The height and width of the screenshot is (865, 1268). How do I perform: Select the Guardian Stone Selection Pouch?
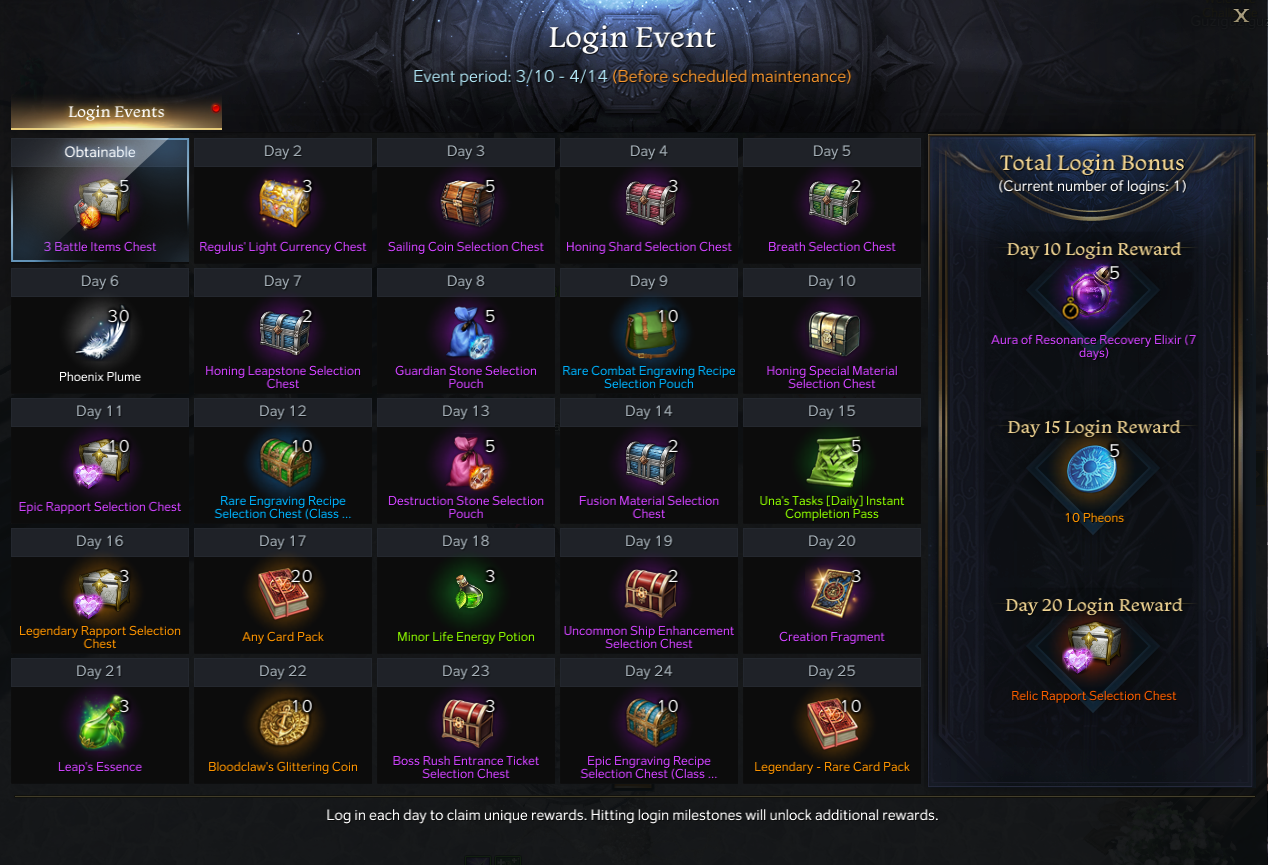tap(466, 335)
